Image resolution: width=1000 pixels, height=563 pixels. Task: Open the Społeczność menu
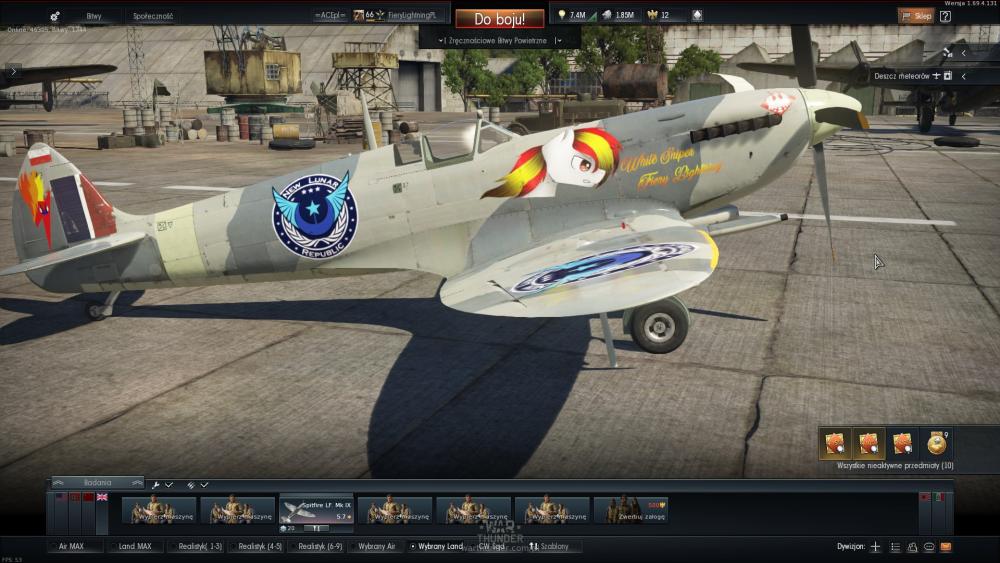(x=153, y=16)
